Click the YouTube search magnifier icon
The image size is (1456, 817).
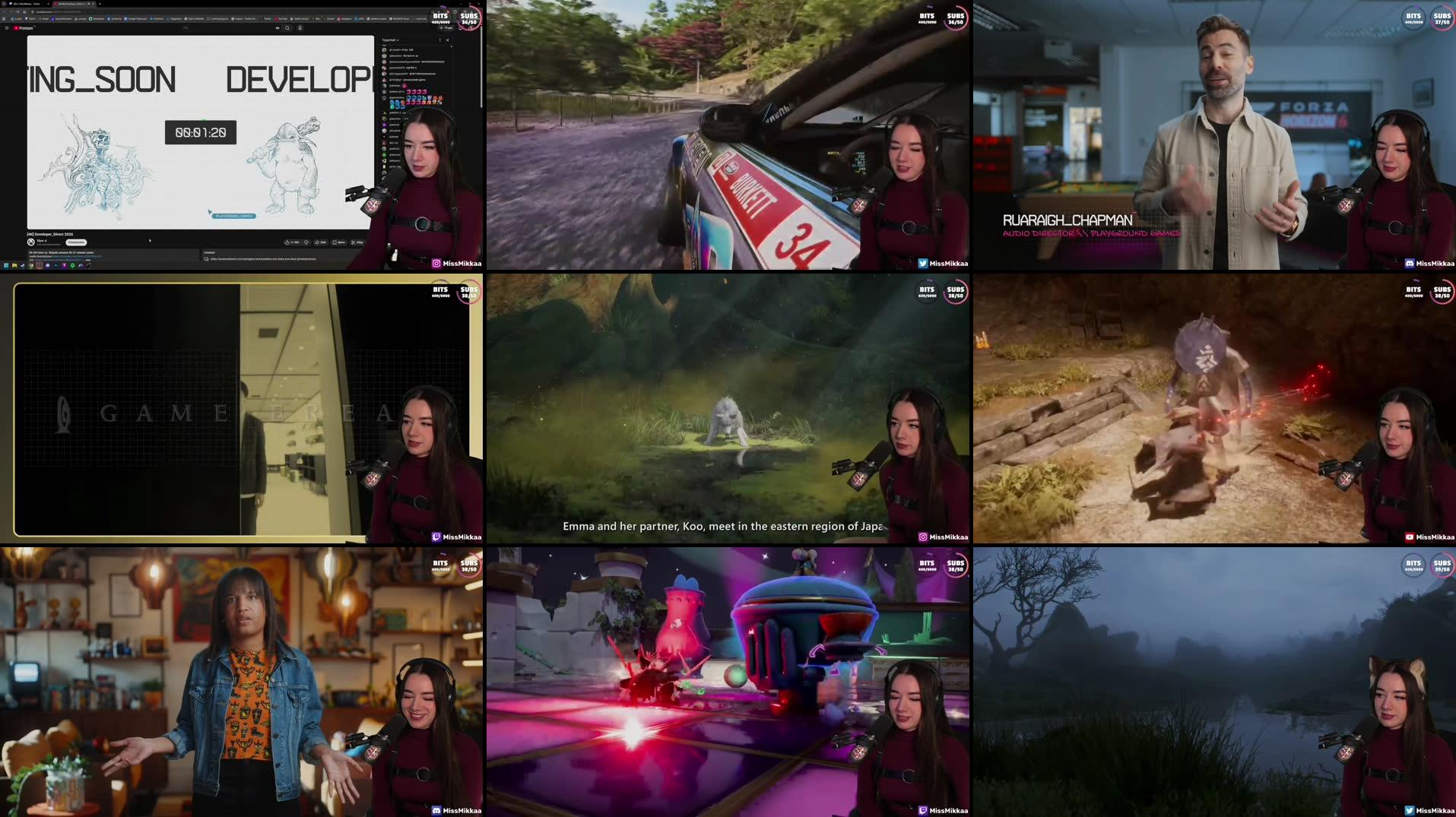click(x=287, y=28)
